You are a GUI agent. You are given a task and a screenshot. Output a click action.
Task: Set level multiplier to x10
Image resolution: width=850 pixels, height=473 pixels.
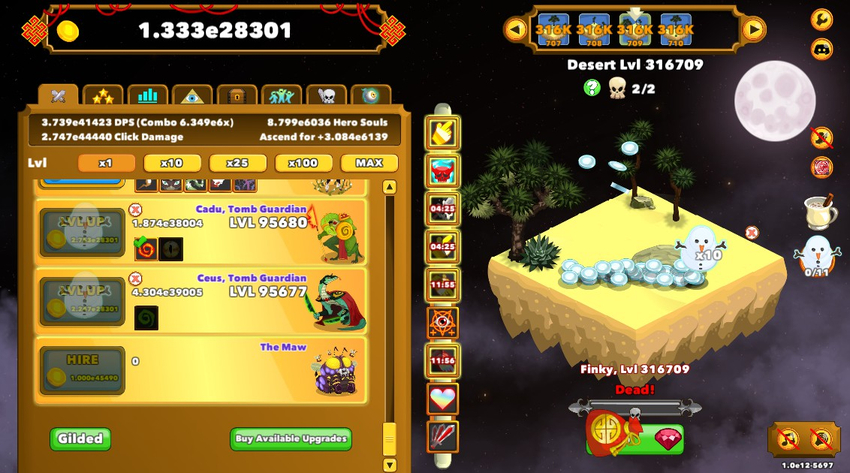click(x=172, y=163)
